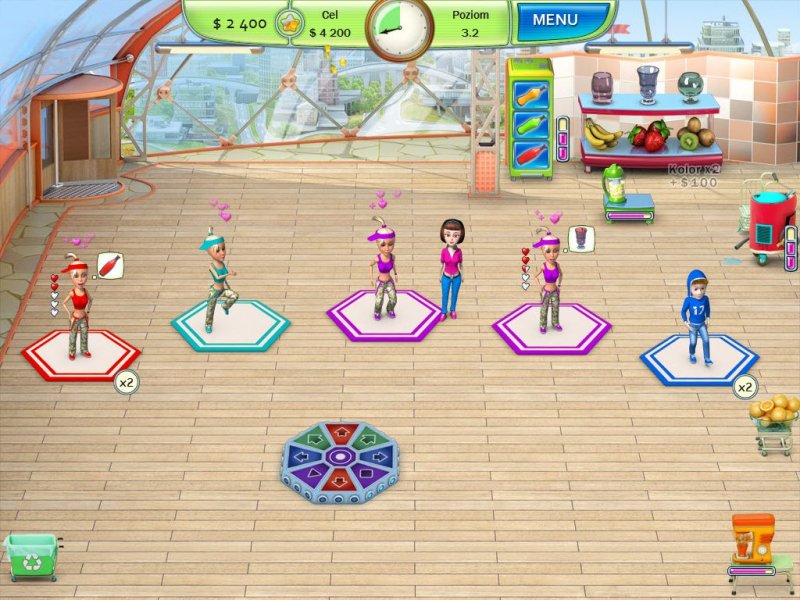Click the green recycle bin
Image resolution: width=800 pixels, height=600 pixels.
29,554
